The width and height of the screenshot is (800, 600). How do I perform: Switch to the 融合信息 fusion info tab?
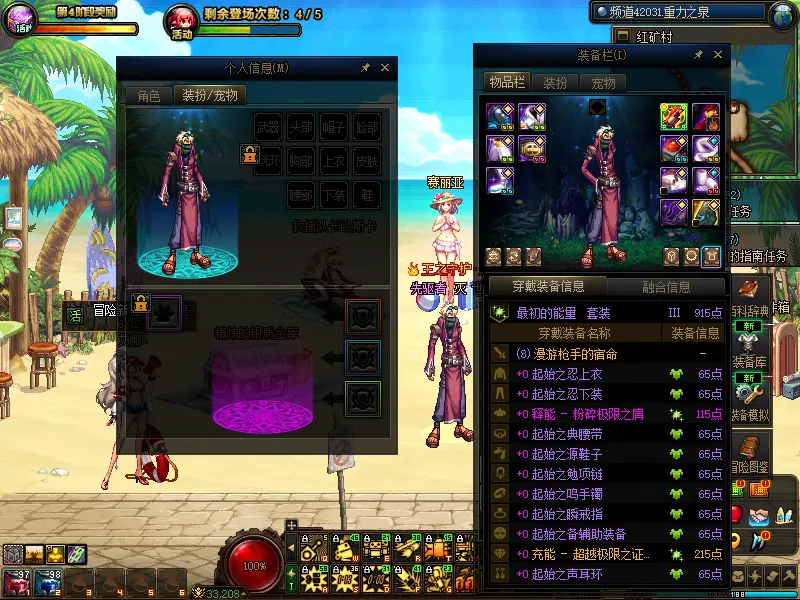pos(665,286)
